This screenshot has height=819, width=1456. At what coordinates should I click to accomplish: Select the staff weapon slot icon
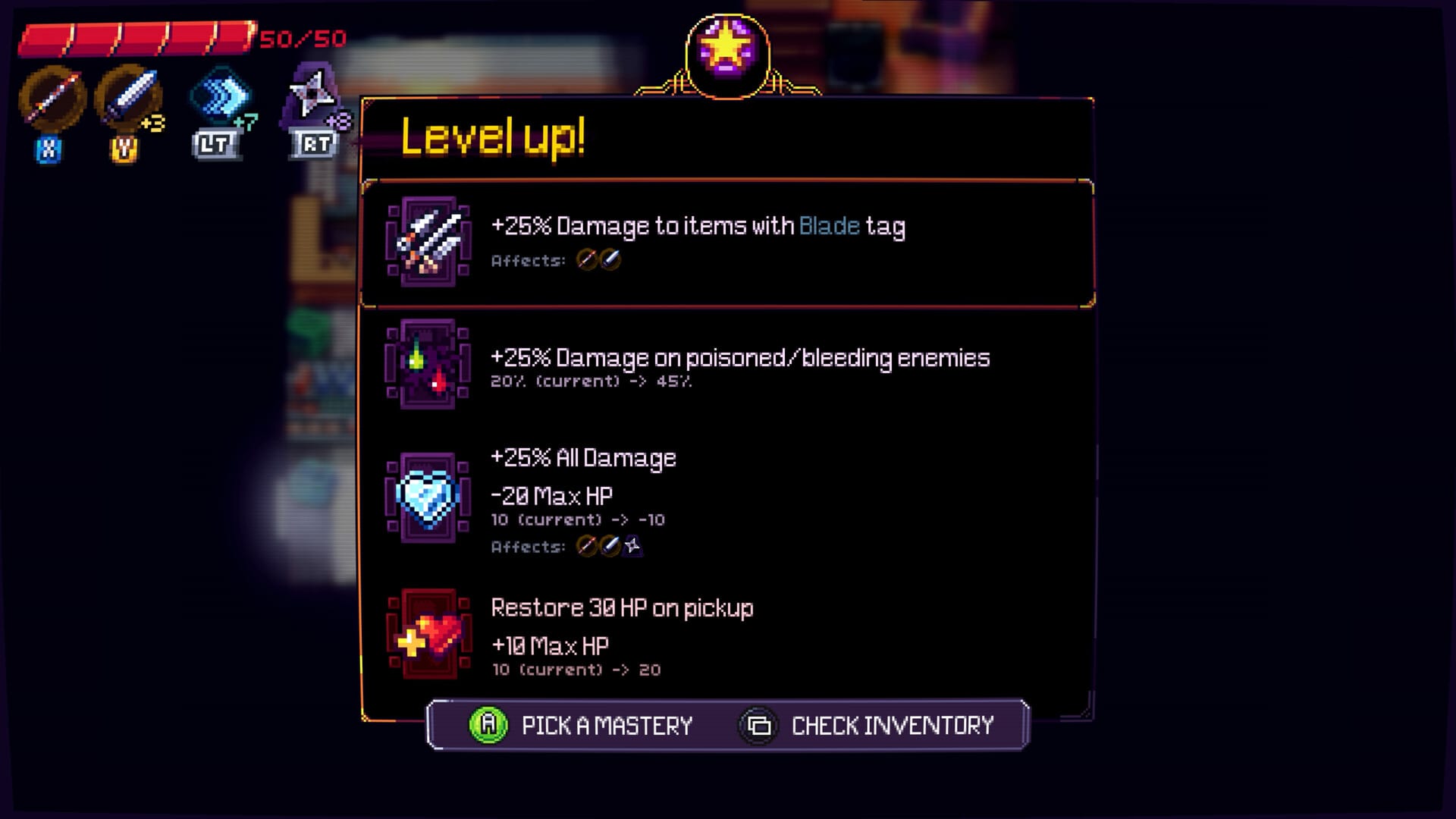coord(52,99)
